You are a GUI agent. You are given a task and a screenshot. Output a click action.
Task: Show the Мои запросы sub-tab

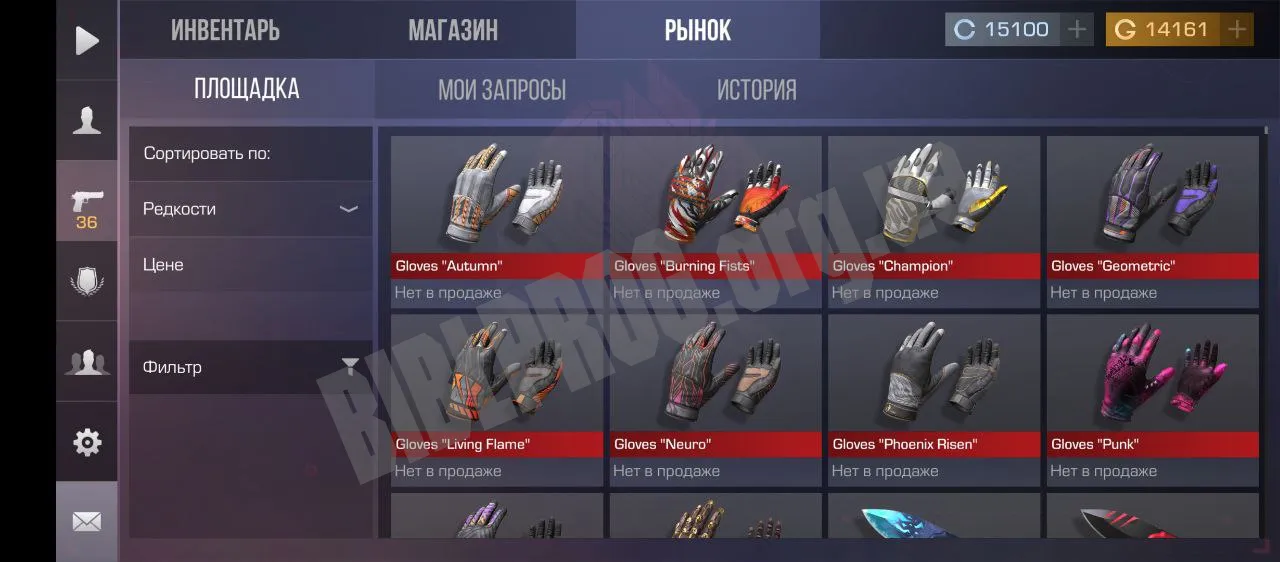click(501, 90)
